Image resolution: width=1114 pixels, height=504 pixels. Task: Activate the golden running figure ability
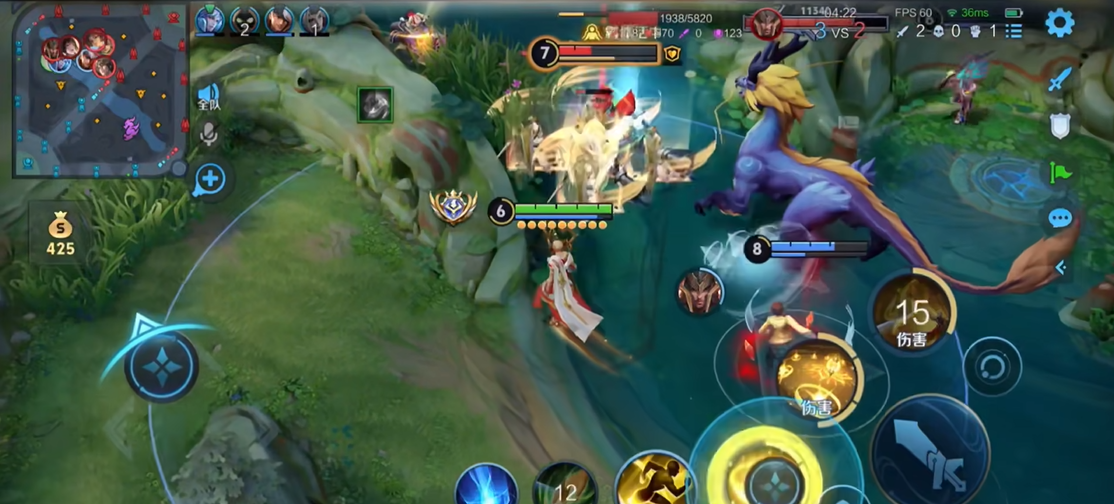tap(655, 481)
